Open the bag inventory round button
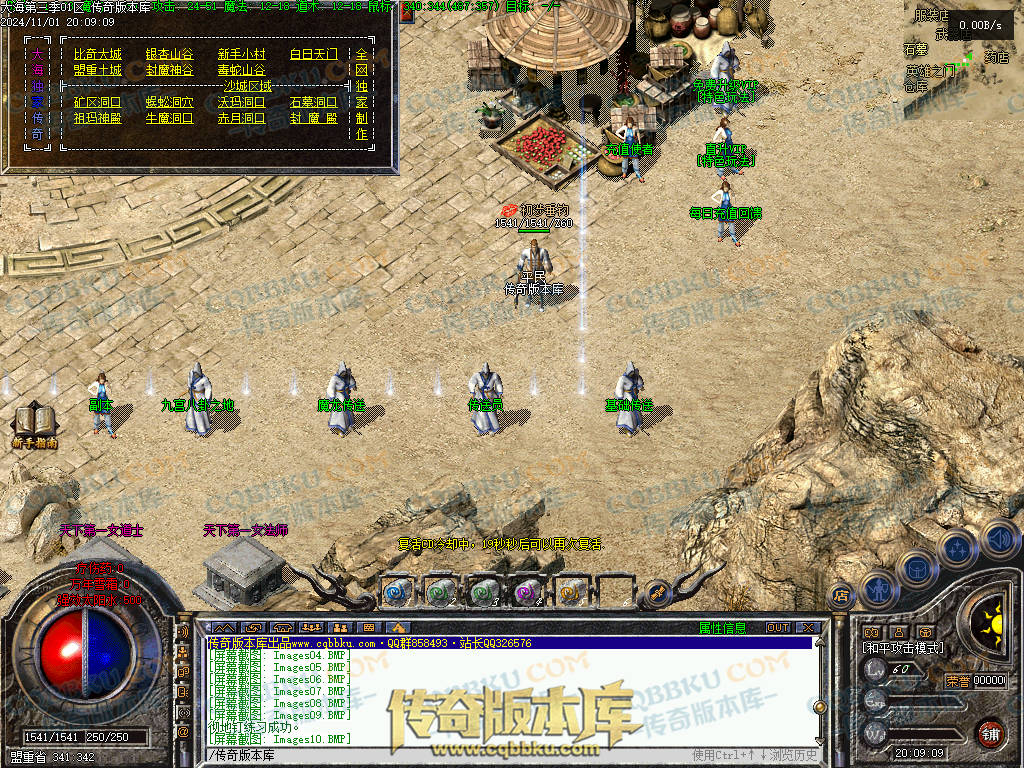1024x768 pixels. click(918, 567)
